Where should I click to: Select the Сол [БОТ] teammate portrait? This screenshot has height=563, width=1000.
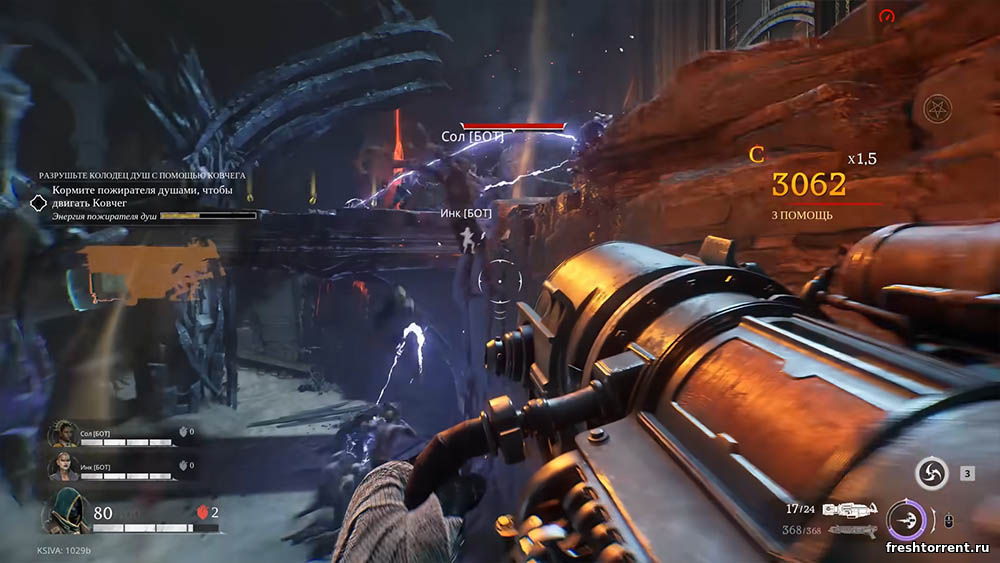pos(63,433)
